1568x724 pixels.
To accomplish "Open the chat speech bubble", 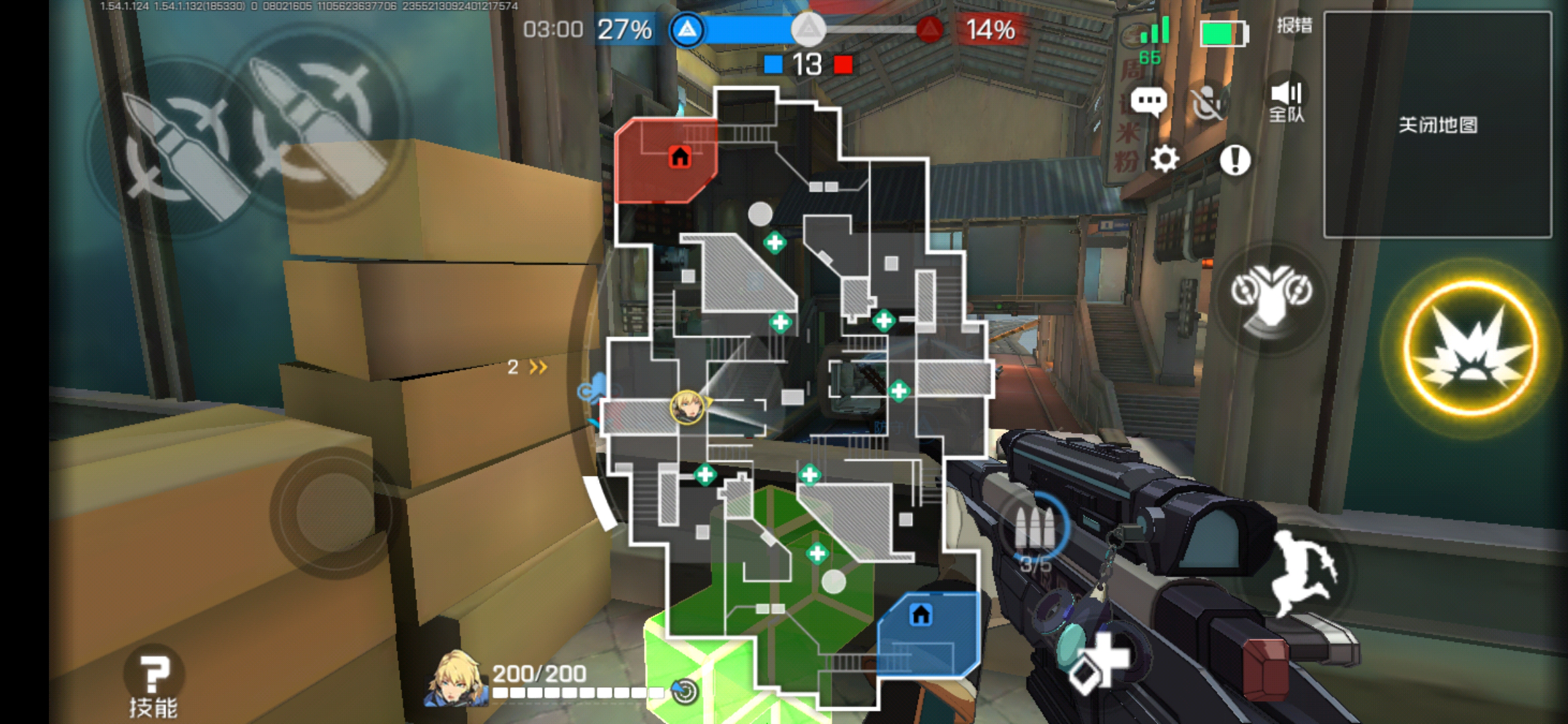I will [x=1149, y=102].
